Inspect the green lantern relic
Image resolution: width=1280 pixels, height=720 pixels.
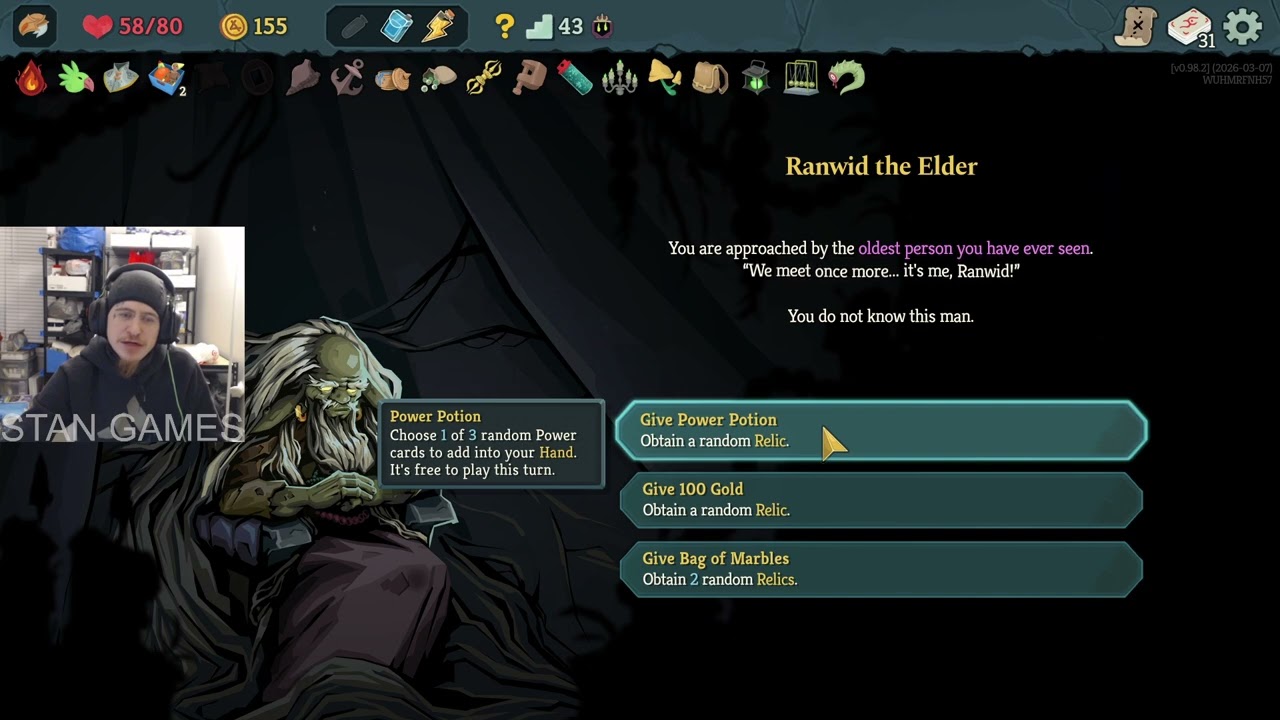(756, 78)
